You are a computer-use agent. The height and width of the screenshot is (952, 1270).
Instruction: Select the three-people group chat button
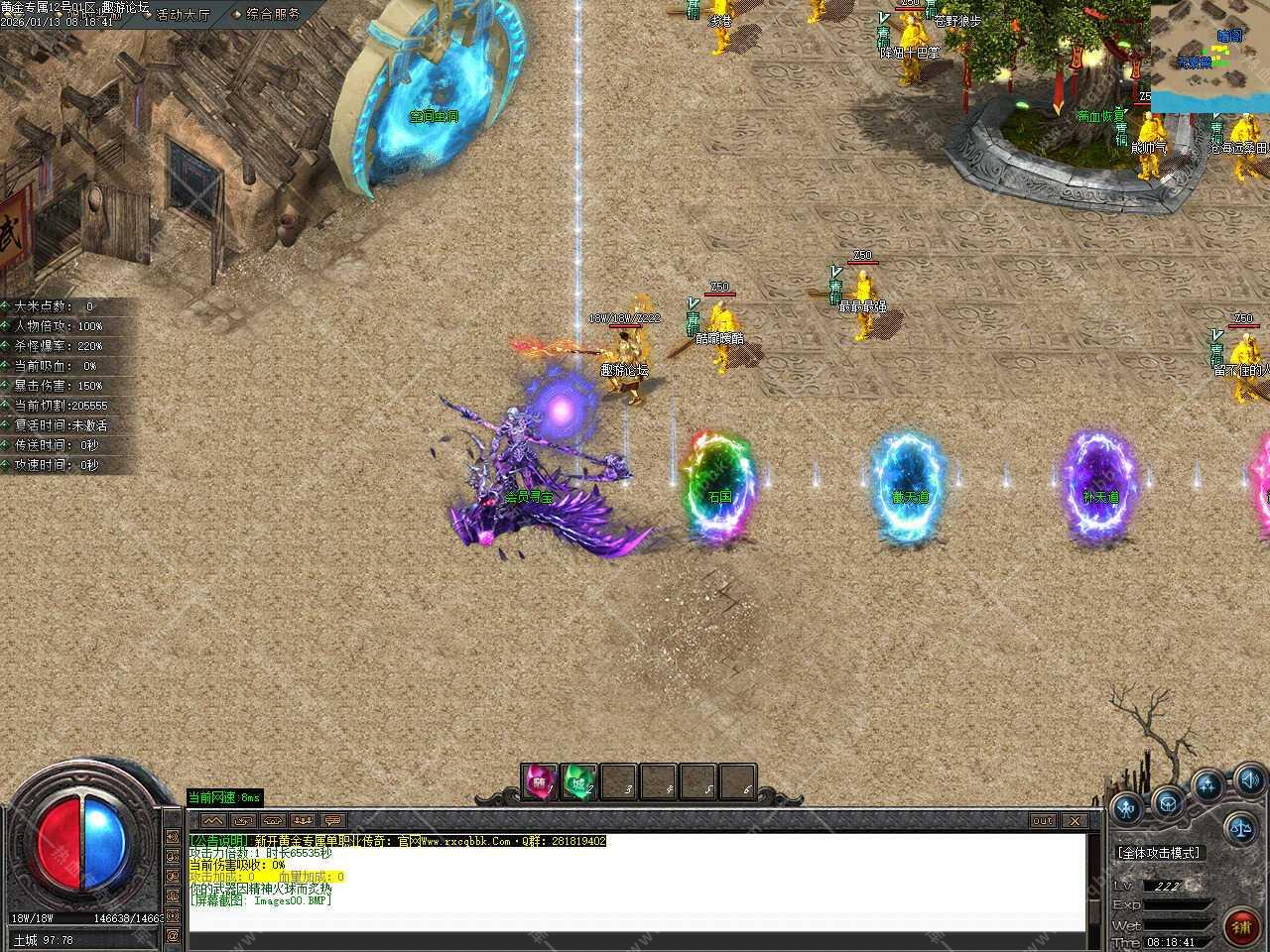[x=302, y=821]
